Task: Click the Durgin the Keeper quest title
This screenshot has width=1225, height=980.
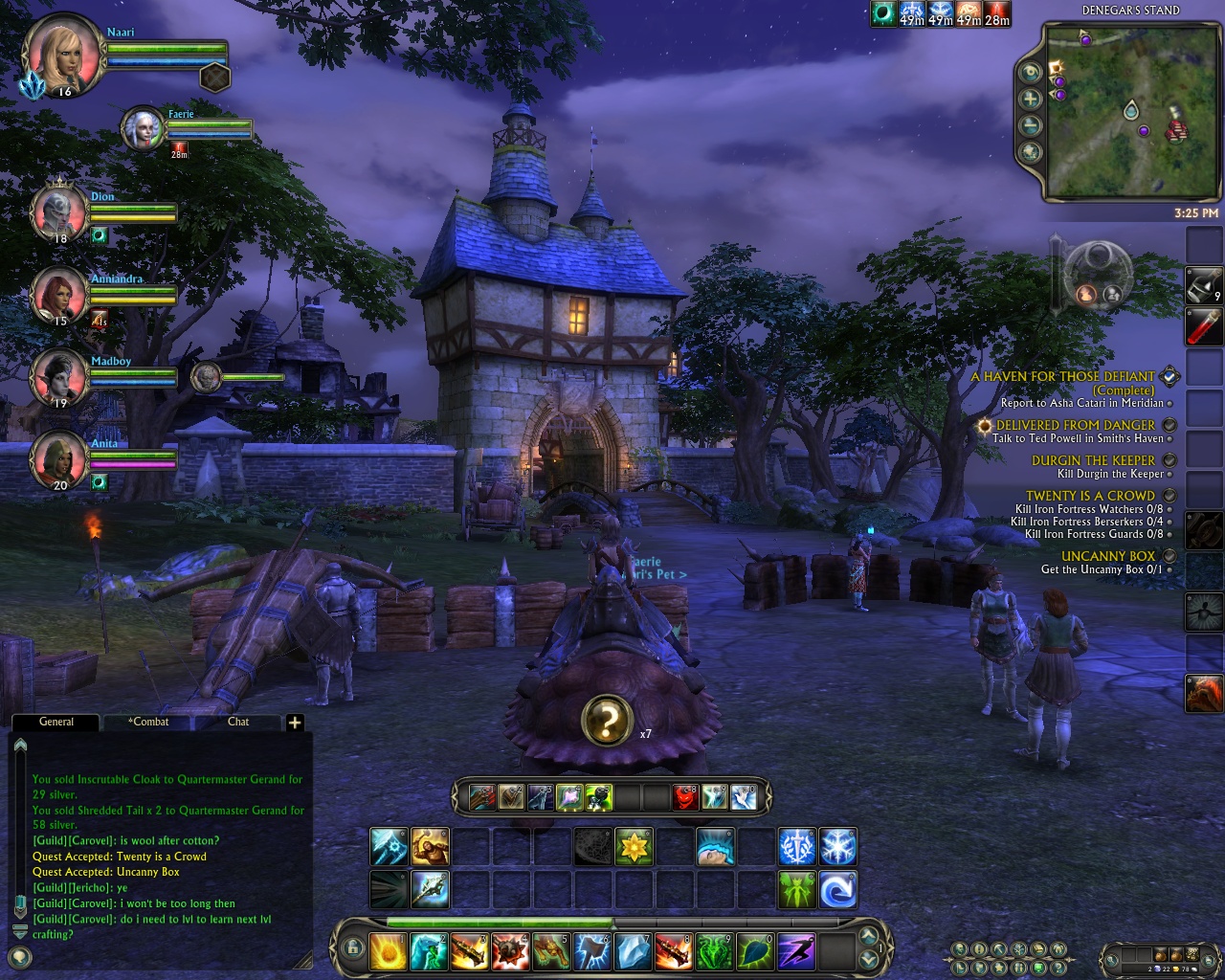Action: (1093, 460)
